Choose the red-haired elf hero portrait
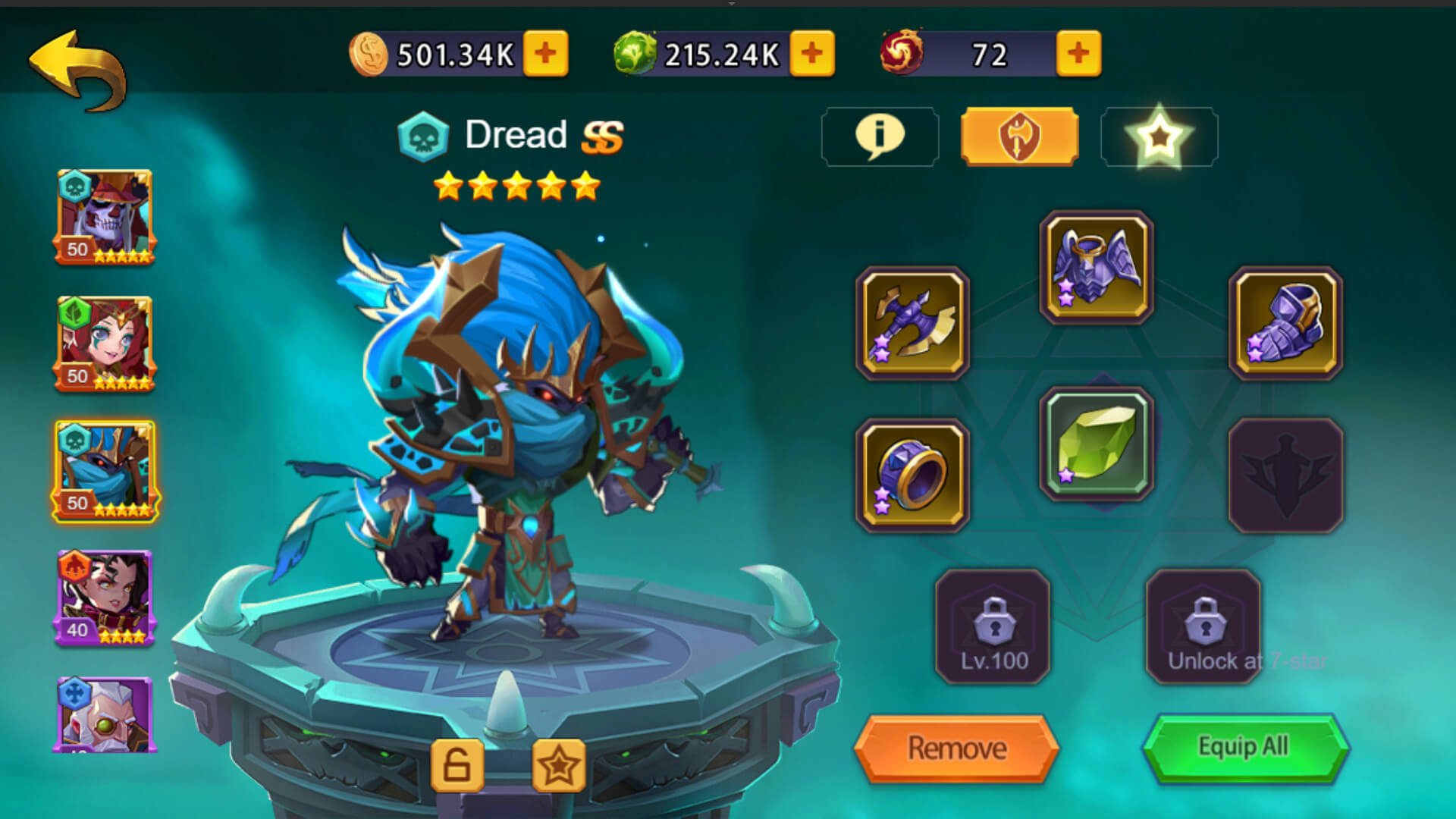This screenshot has height=819, width=1456. 105,344
